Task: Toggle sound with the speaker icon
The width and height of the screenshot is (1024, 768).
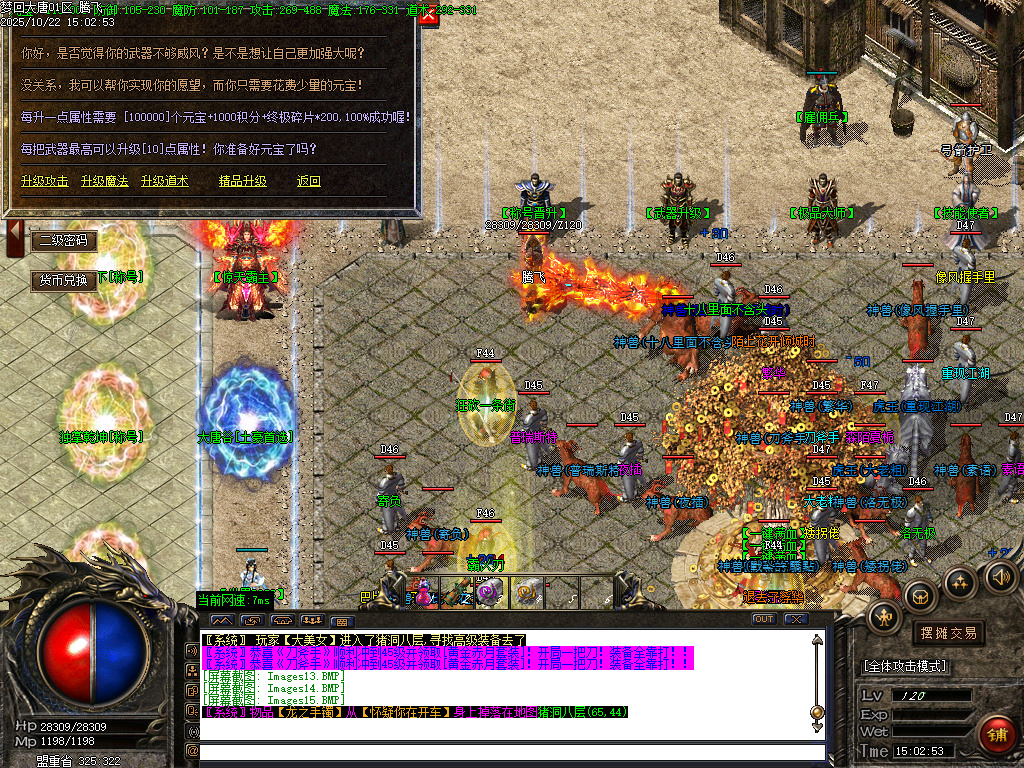Action: point(1002,576)
